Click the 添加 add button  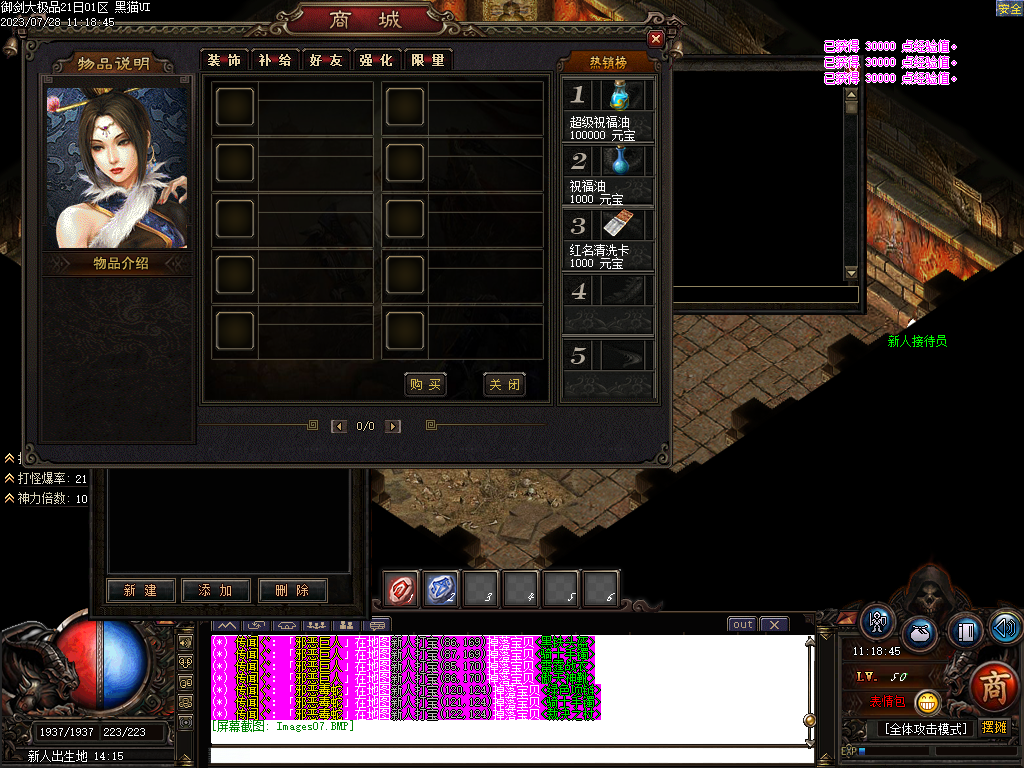[x=216, y=591]
